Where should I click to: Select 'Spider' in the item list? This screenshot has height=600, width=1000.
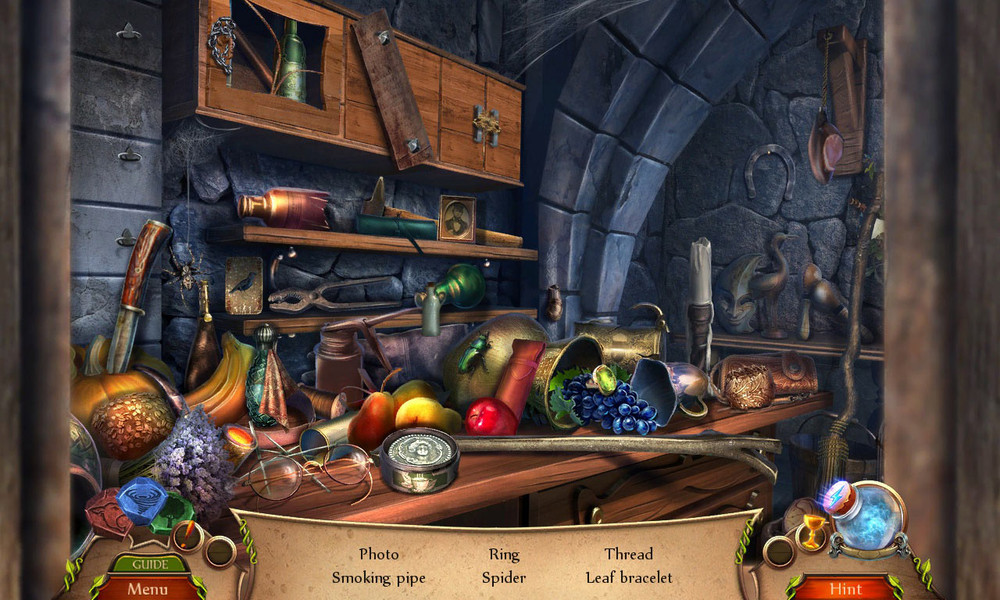pyautogui.click(x=503, y=578)
